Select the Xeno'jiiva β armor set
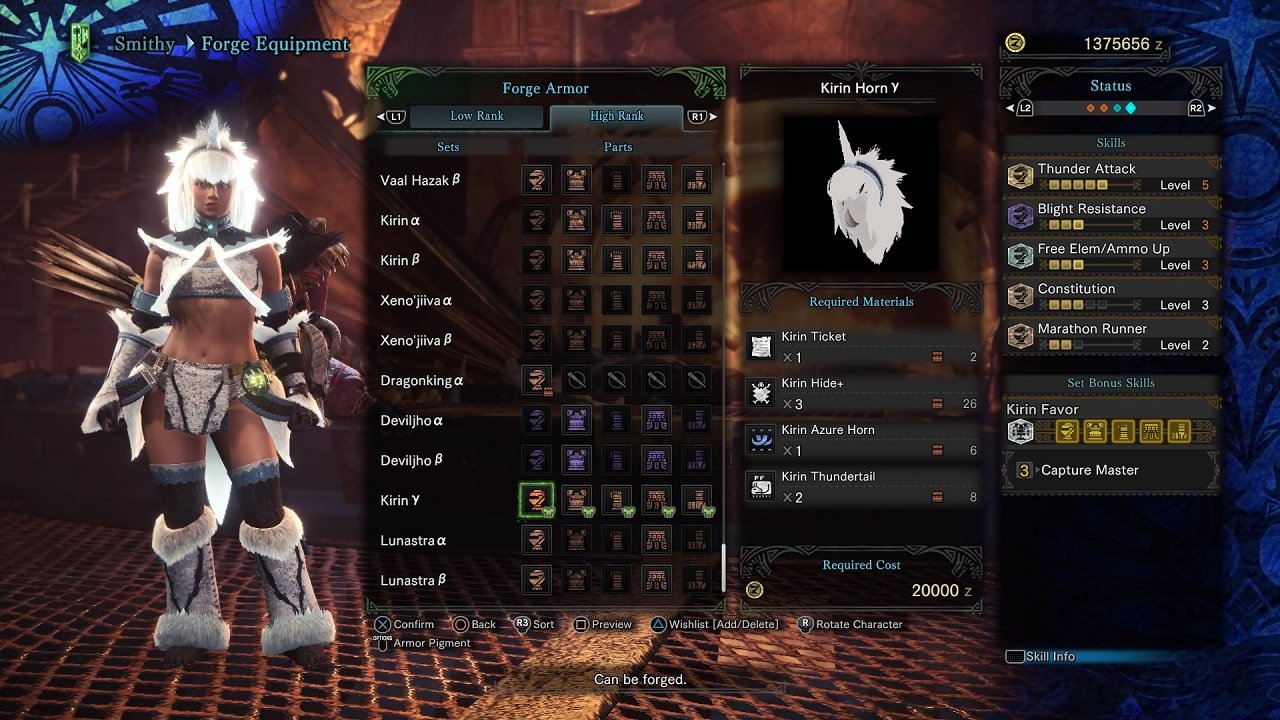The width and height of the screenshot is (1280, 720). point(414,340)
